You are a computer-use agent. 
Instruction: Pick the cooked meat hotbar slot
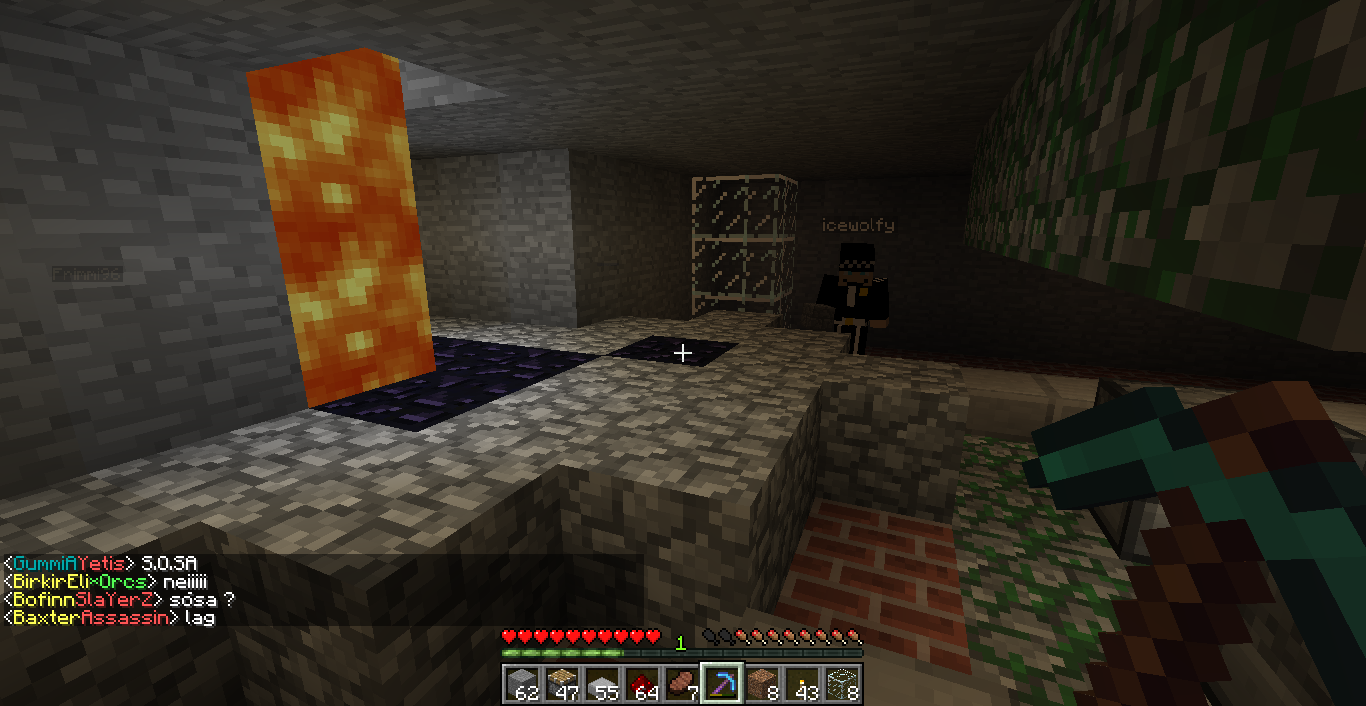tap(682, 684)
